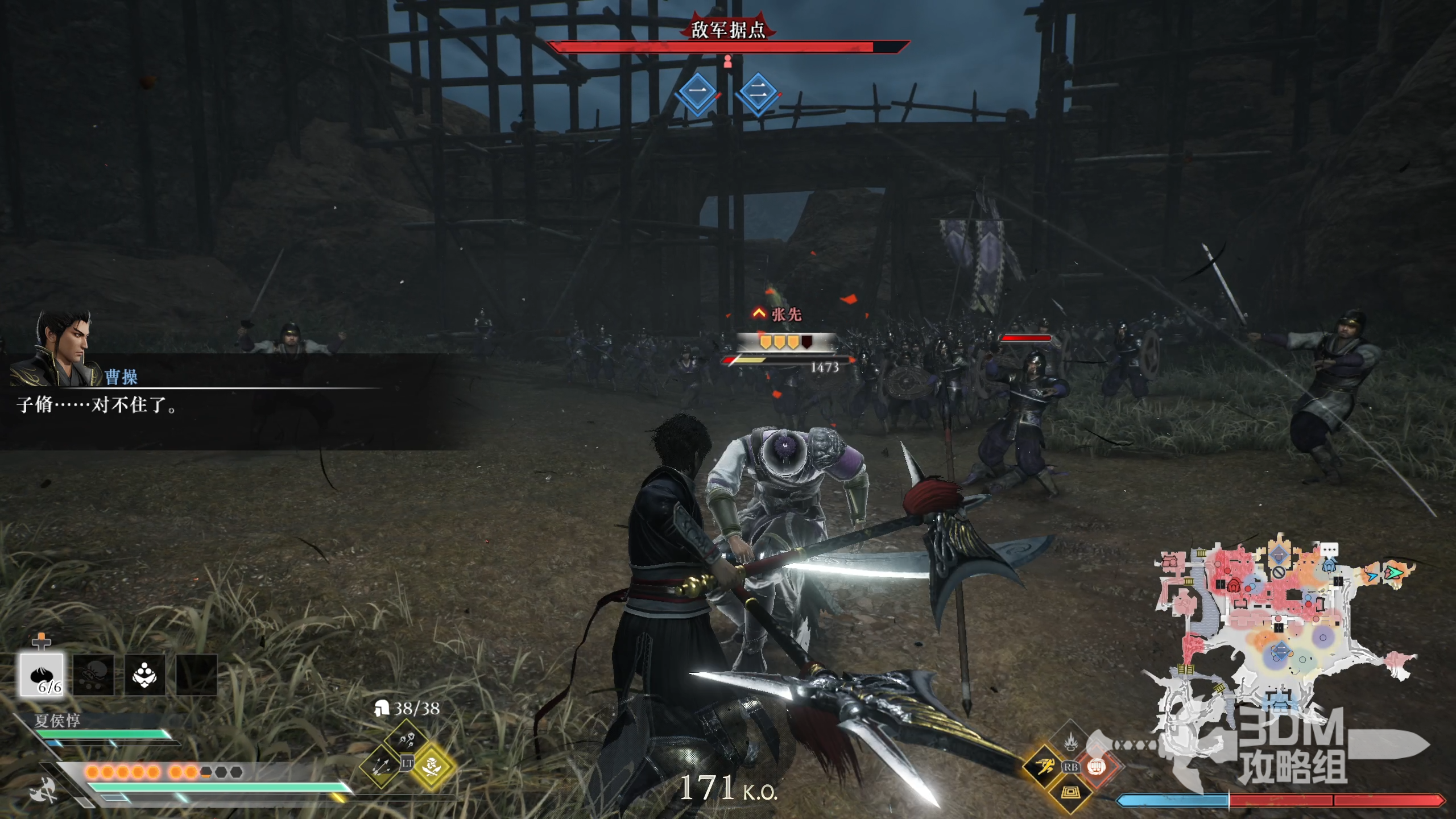This screenshot has height=819, width=1456.
Task: Select the red enemy officer helmet marker
Action: click(1234, 585)
